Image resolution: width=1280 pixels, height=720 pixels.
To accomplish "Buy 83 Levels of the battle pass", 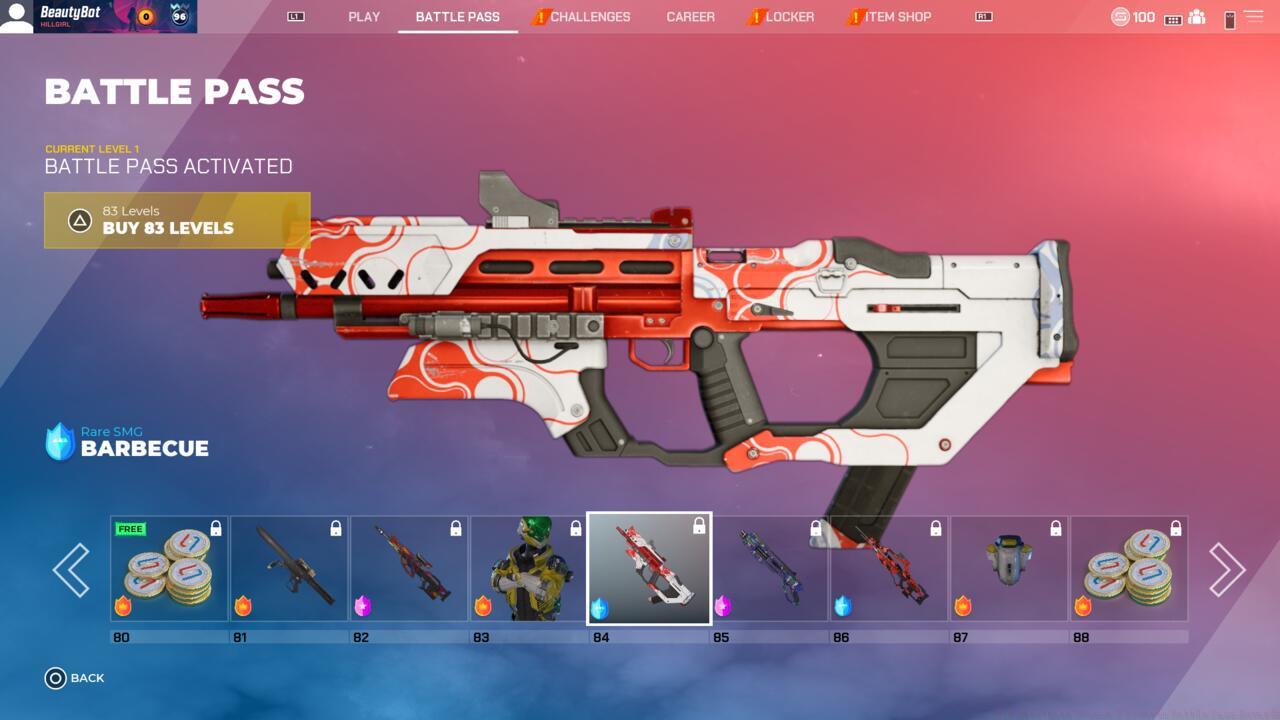I will [177, 220].
